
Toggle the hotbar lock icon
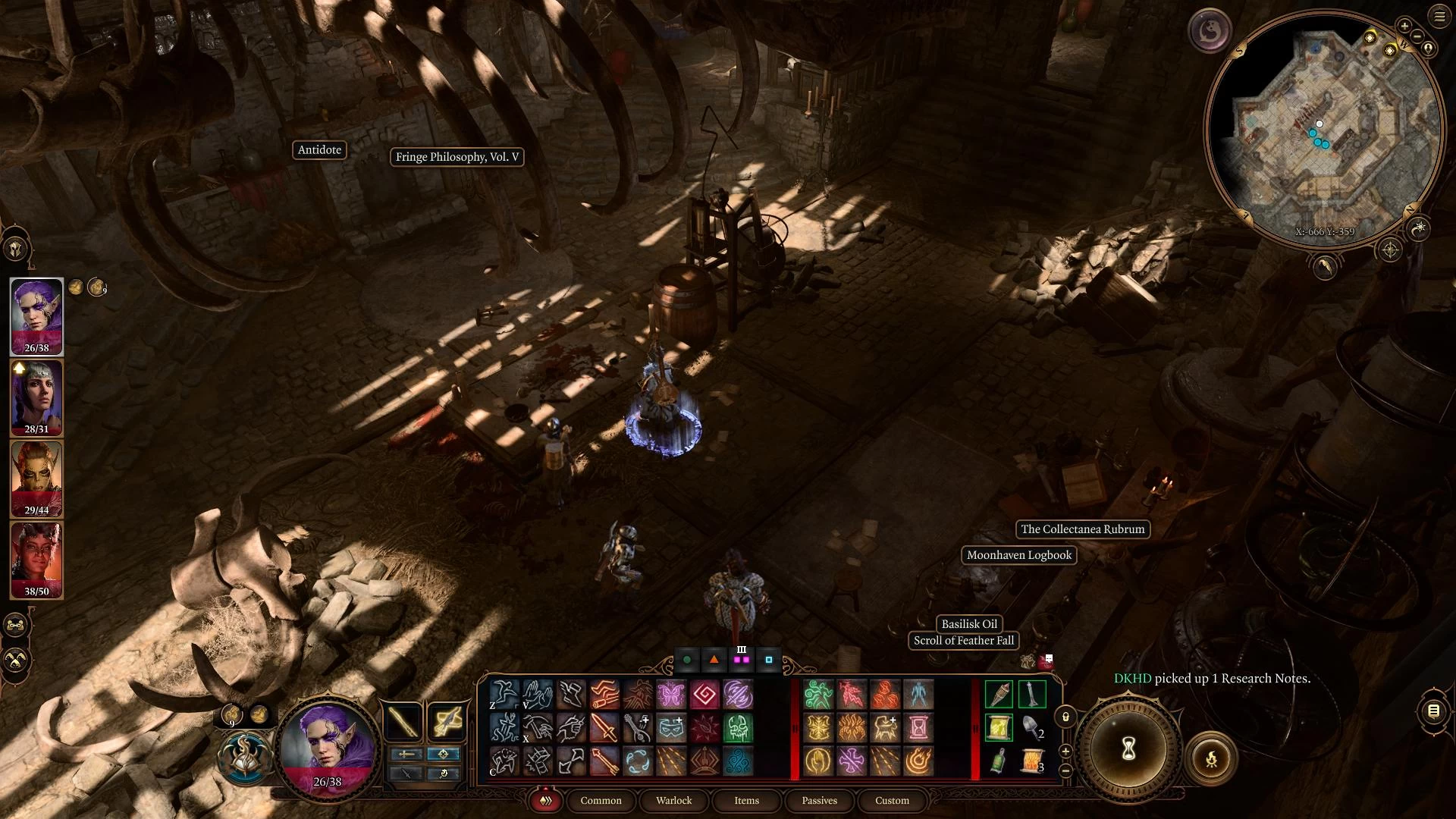1065,717
